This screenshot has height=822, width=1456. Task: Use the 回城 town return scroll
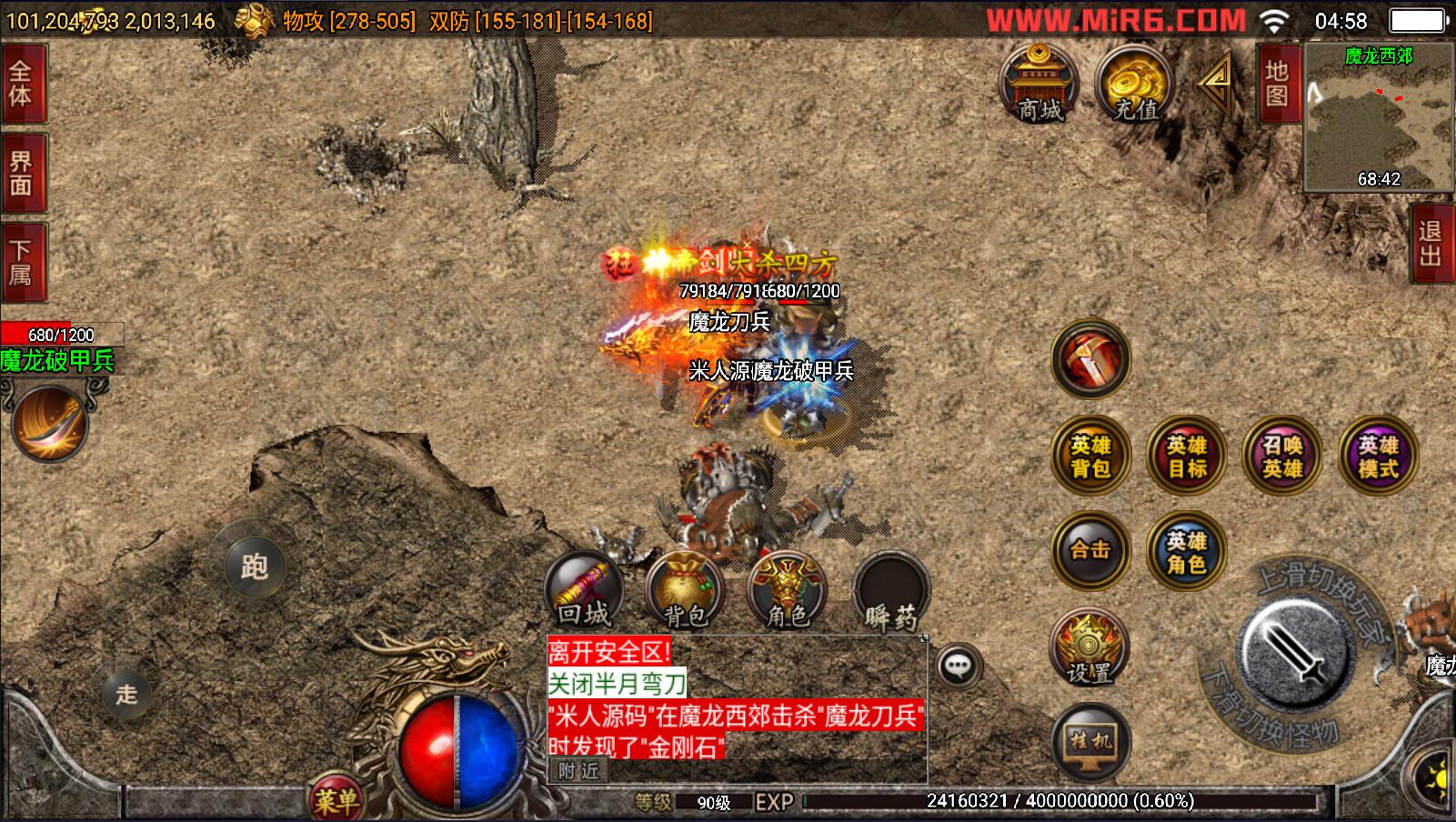(584, 591)
